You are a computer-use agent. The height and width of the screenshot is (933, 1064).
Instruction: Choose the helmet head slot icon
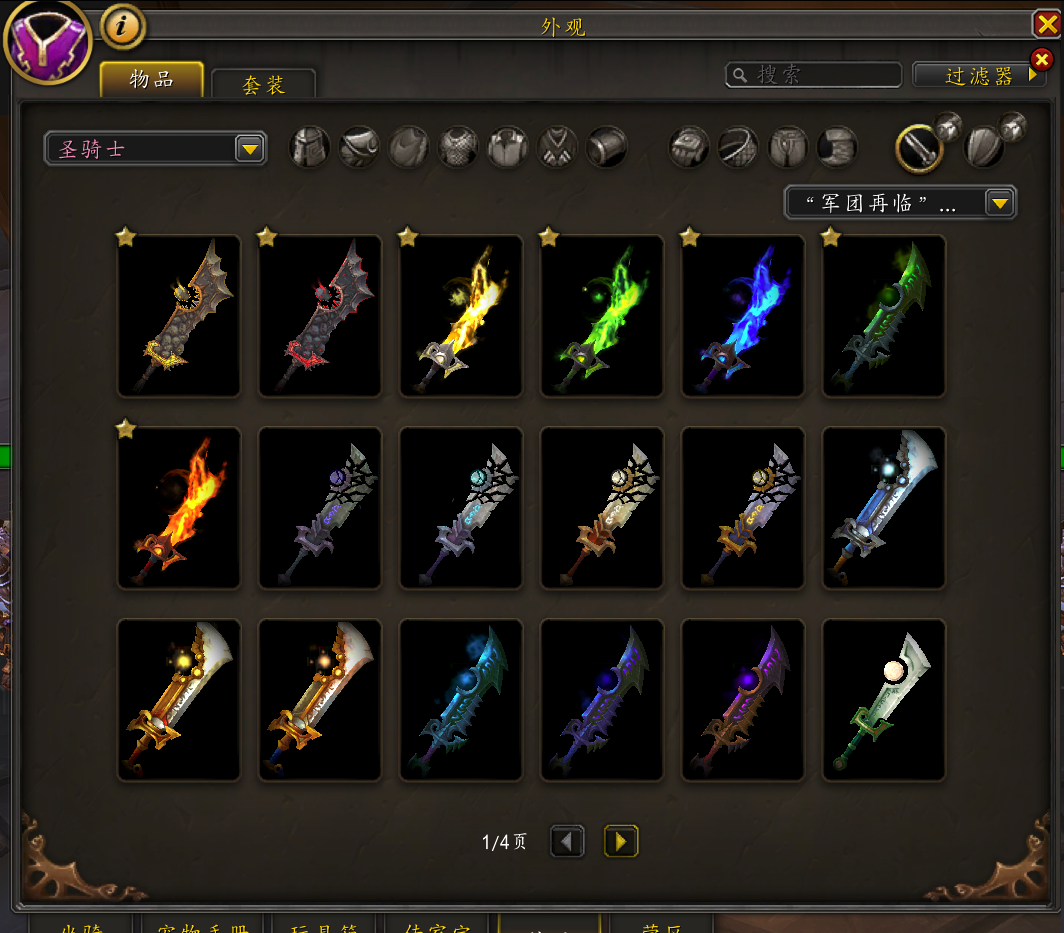point(310,147)
